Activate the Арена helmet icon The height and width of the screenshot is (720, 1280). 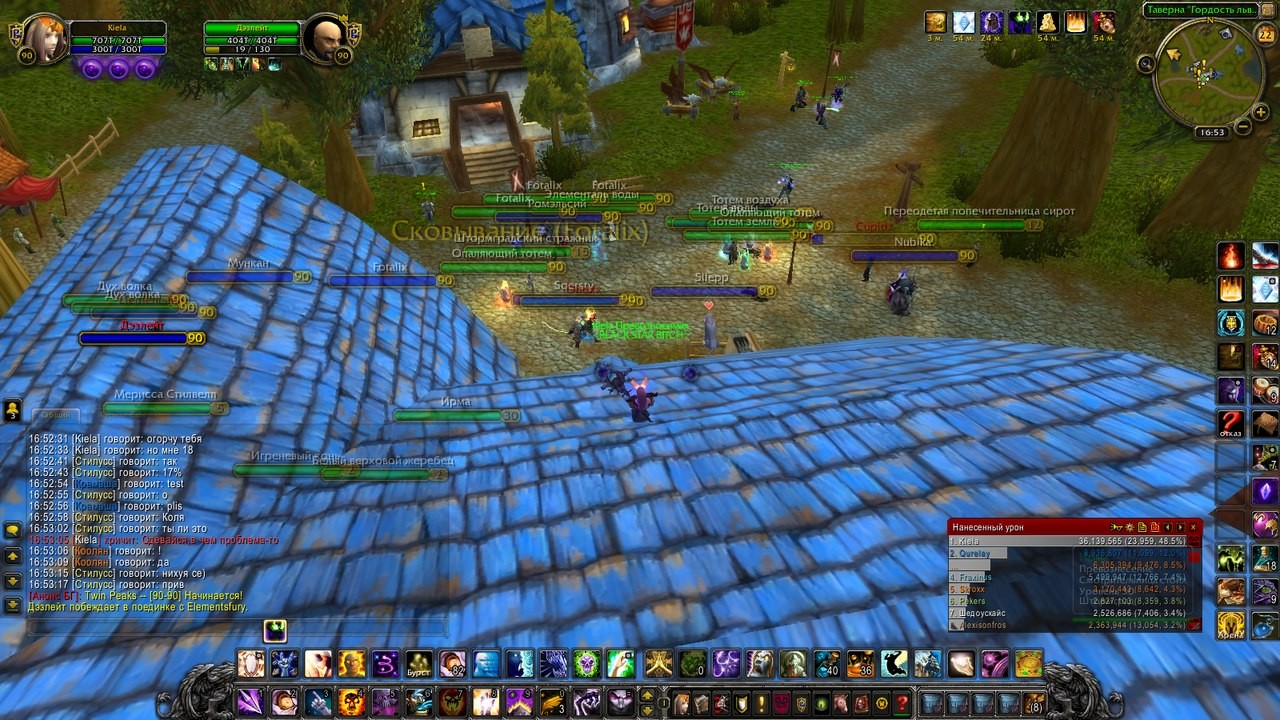(x=1231, y=624)
